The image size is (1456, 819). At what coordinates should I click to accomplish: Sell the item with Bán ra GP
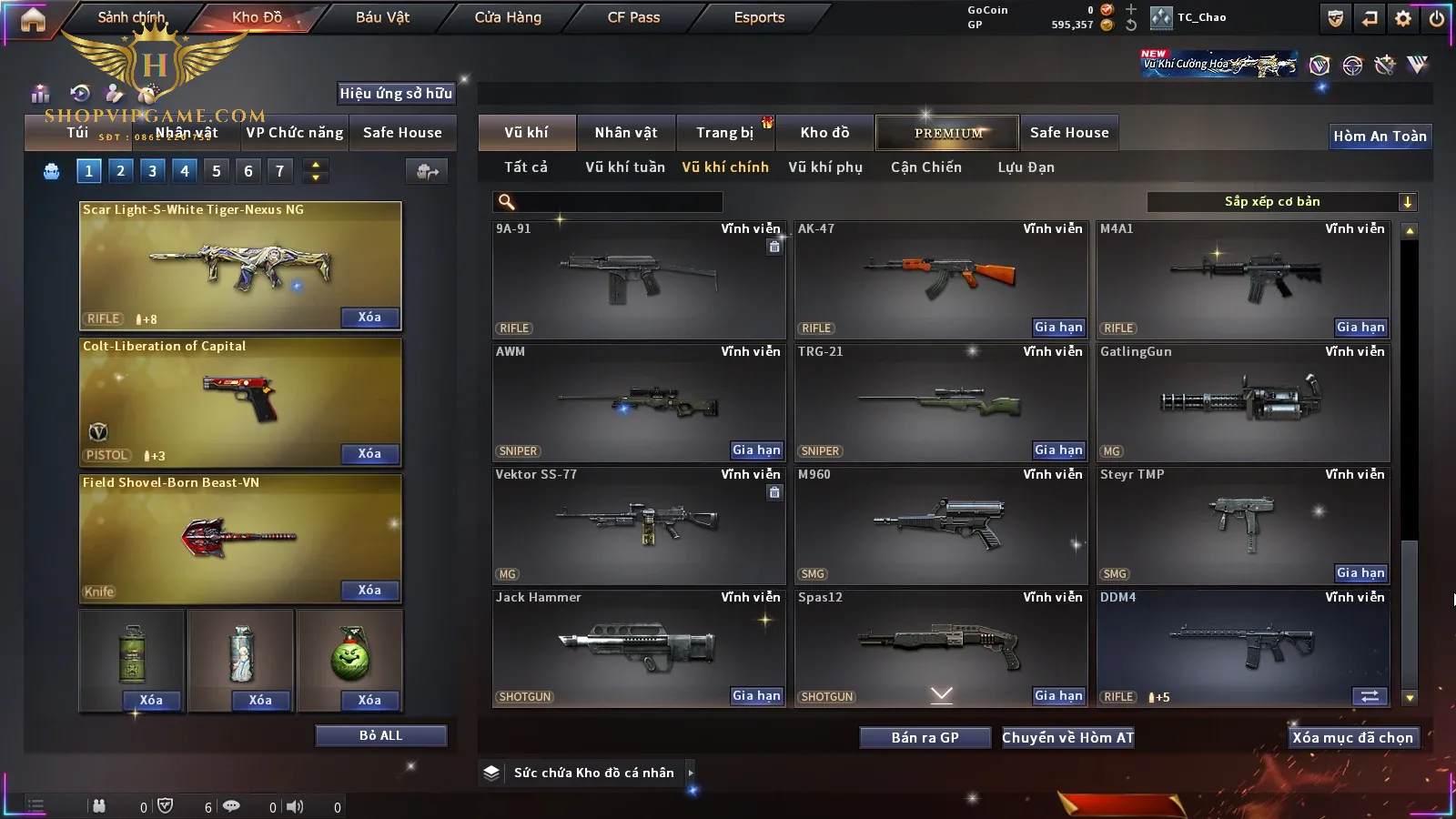click(925, 738)
